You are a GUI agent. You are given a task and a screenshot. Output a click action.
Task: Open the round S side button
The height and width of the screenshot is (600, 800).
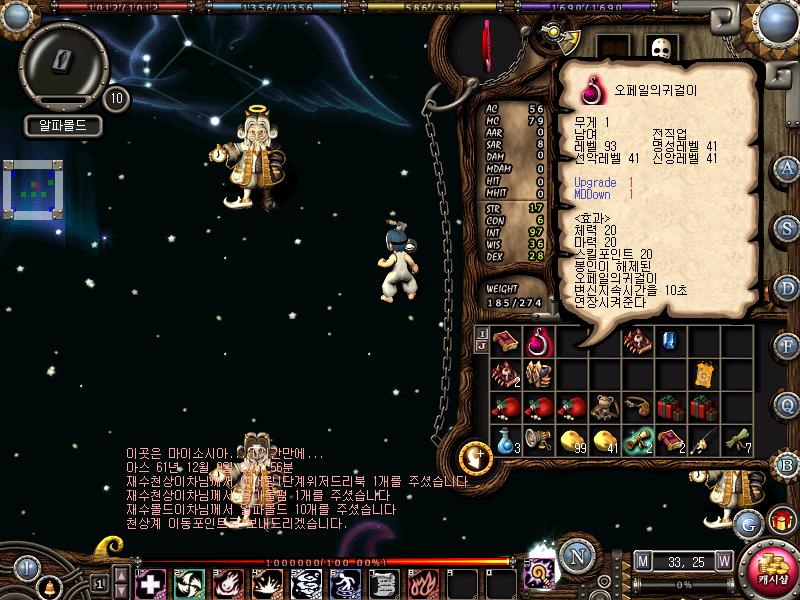[787, 226]
